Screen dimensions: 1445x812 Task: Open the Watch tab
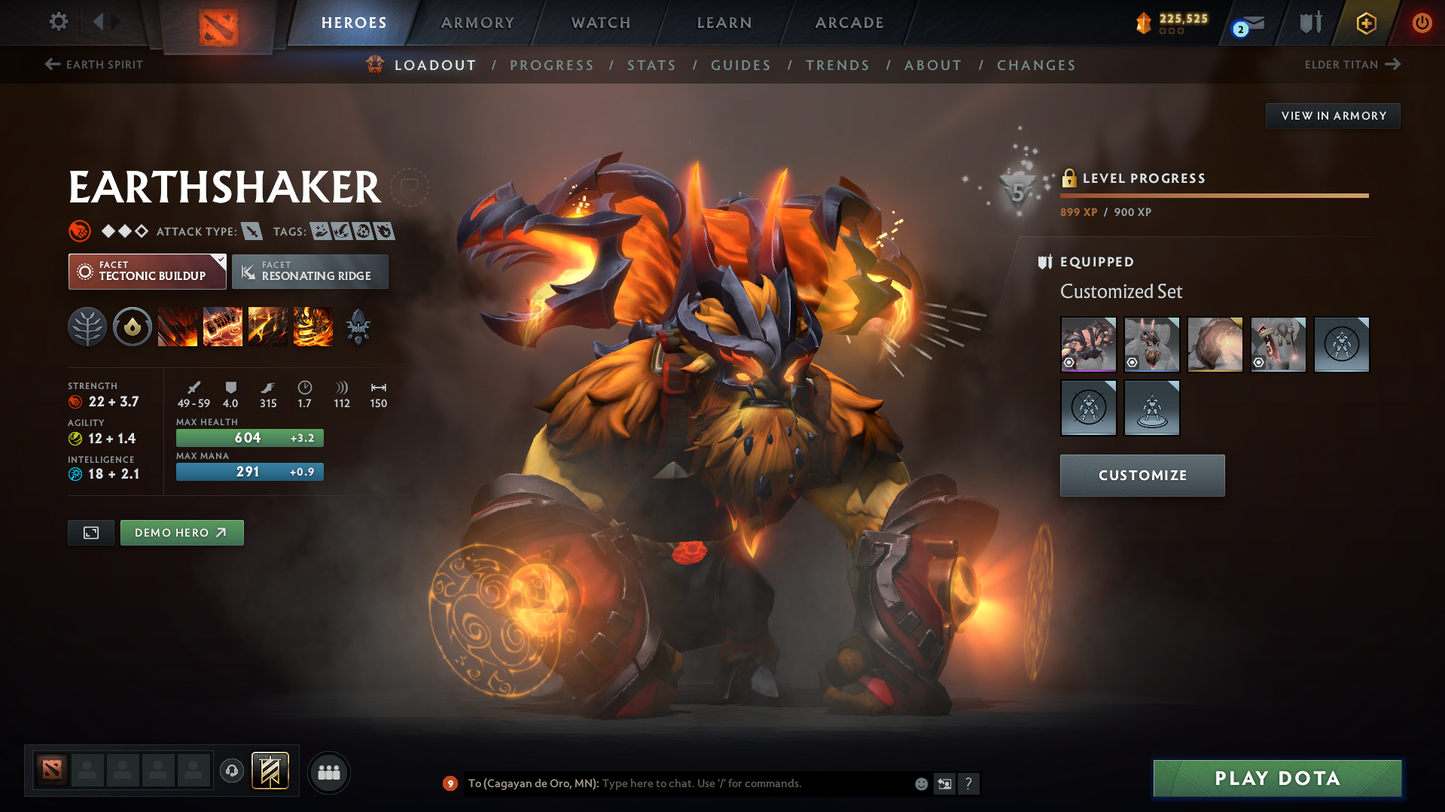[600, 23]
